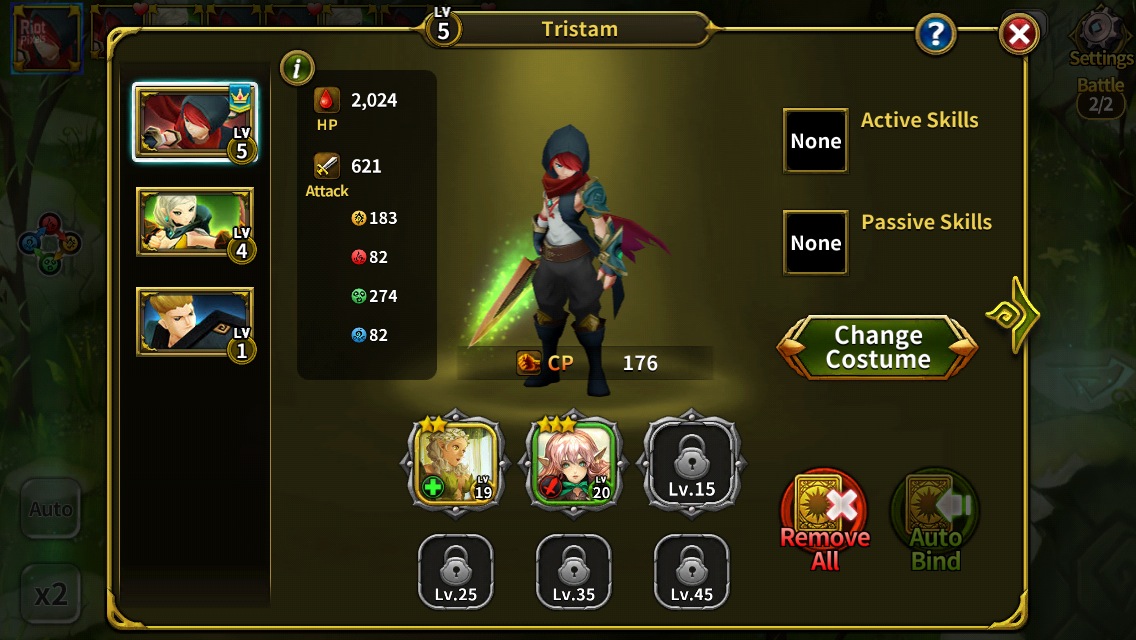Select the three-star level 20 card slot
The image size is (1136, 640).
tap(574, 463)
